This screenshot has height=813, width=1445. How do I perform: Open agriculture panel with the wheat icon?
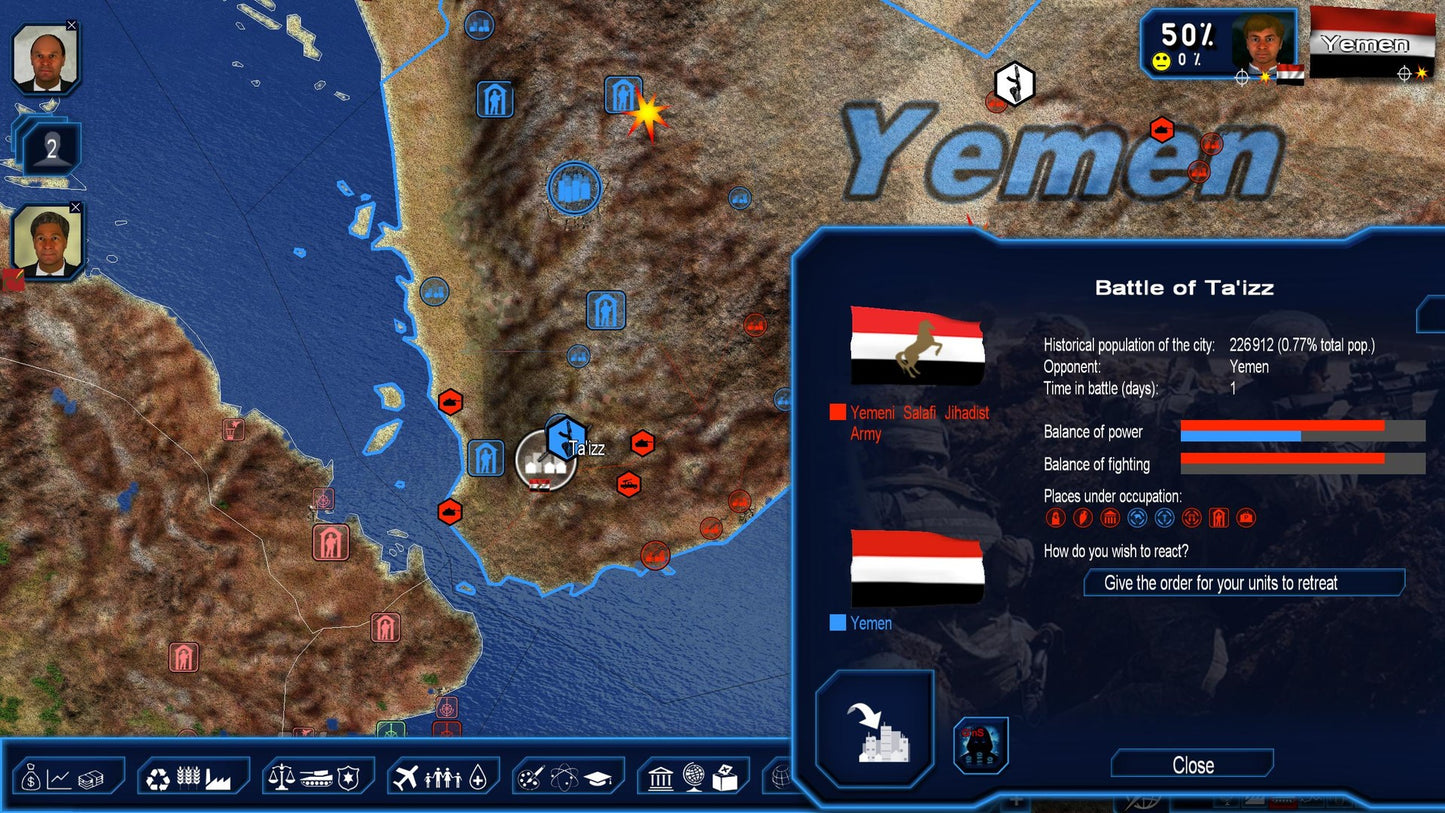coord(188,777)
